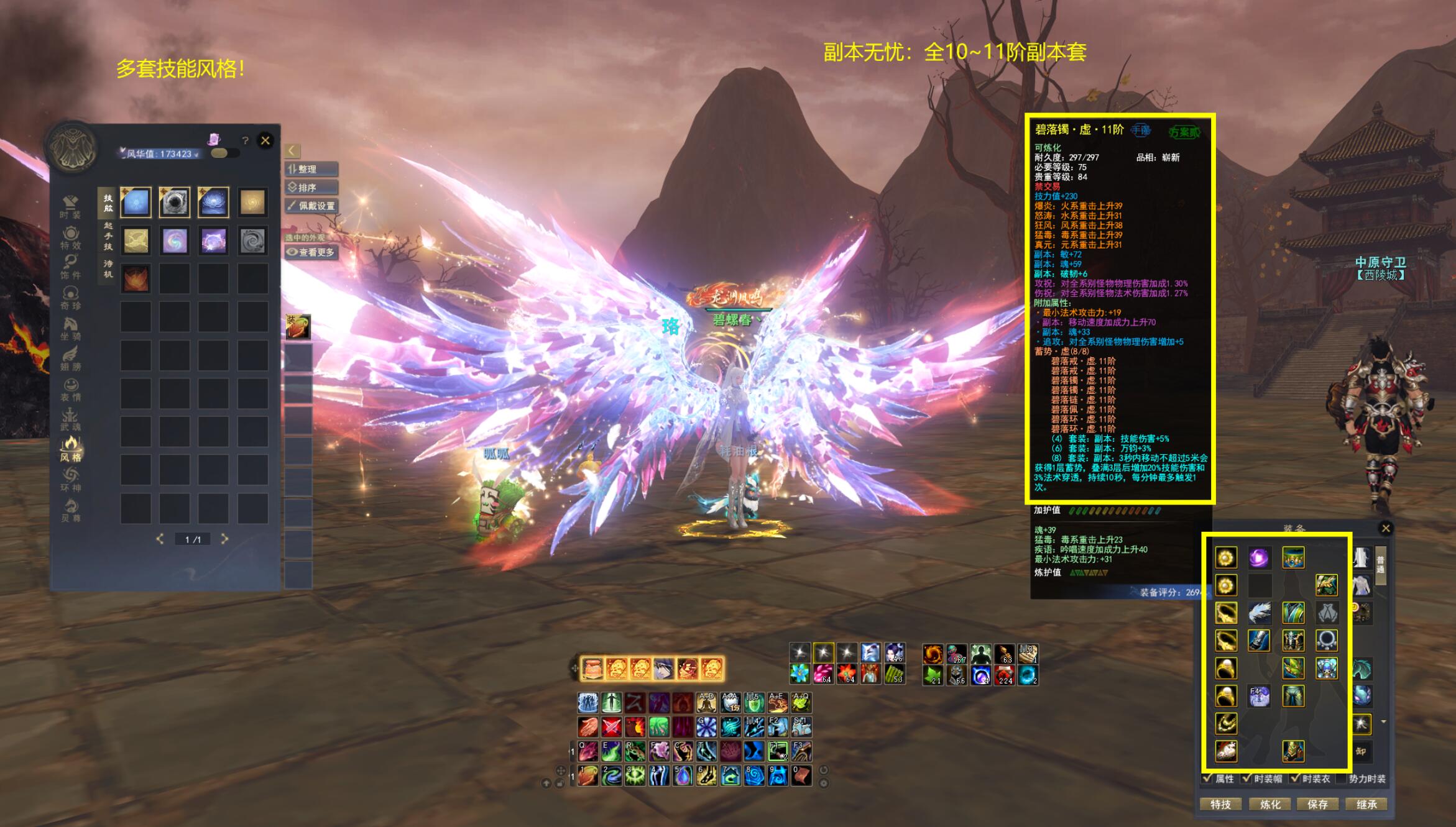
Task: Select the red flame style slot
Action: (136, 278)
